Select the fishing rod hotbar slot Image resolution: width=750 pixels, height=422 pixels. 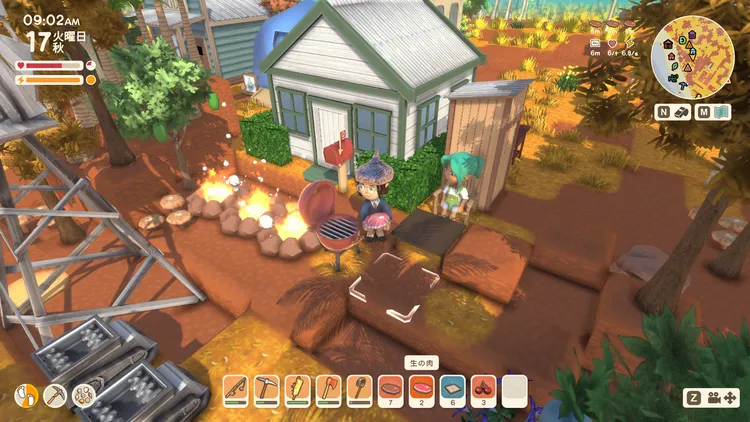tap(235, 388)
